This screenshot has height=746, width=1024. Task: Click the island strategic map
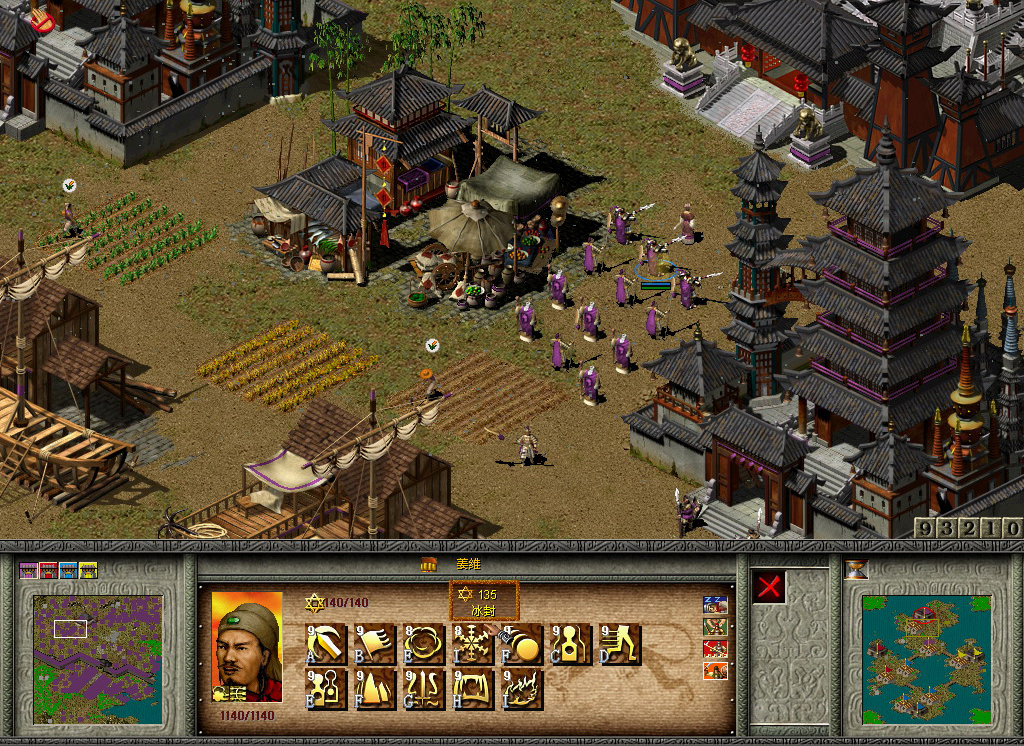coord(926,659)
